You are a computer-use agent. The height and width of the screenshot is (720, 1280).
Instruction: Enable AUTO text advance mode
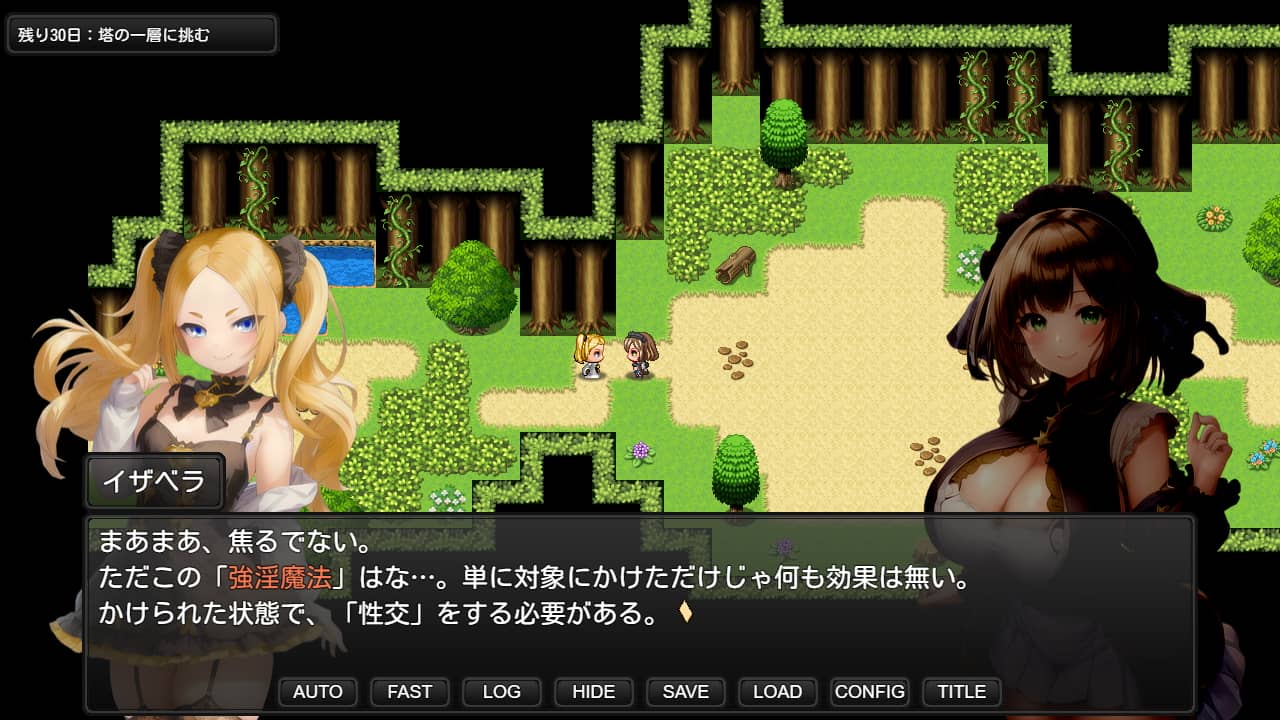(317, 692)
